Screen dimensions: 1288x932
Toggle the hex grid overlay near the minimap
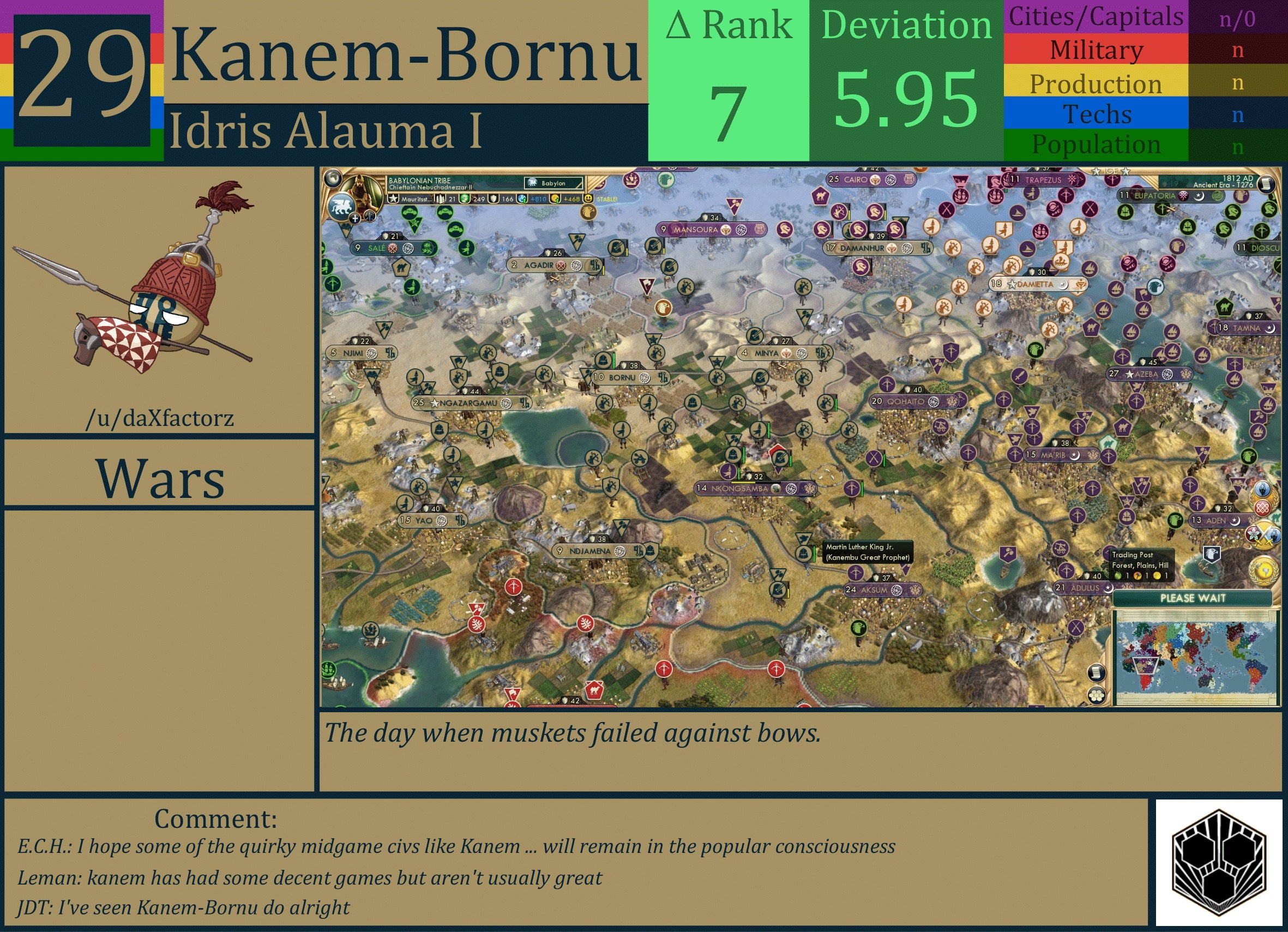pyautogui.click(x=1096, y=697)
